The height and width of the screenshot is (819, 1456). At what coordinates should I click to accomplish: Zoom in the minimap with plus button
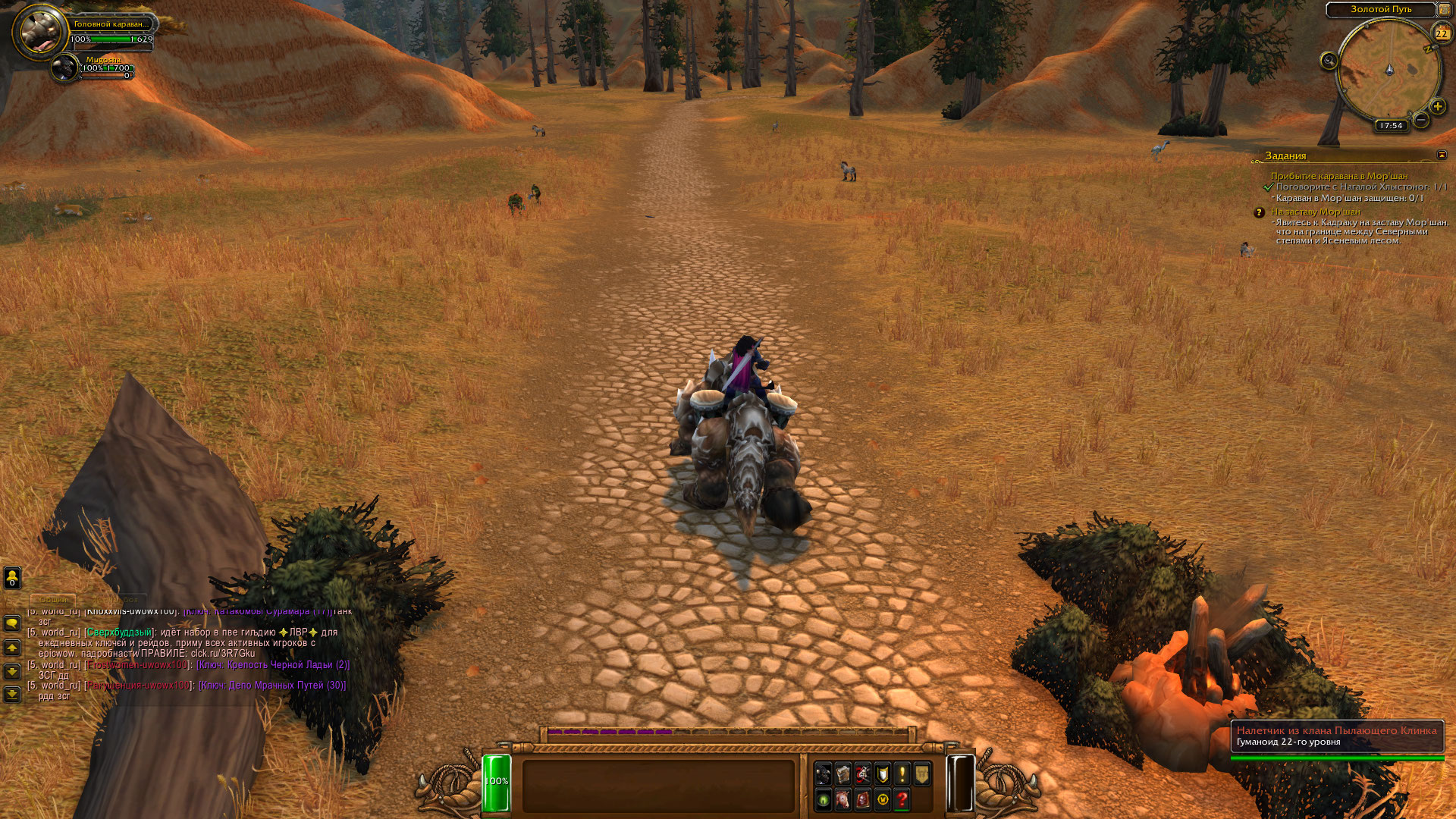coord(1437,106)
